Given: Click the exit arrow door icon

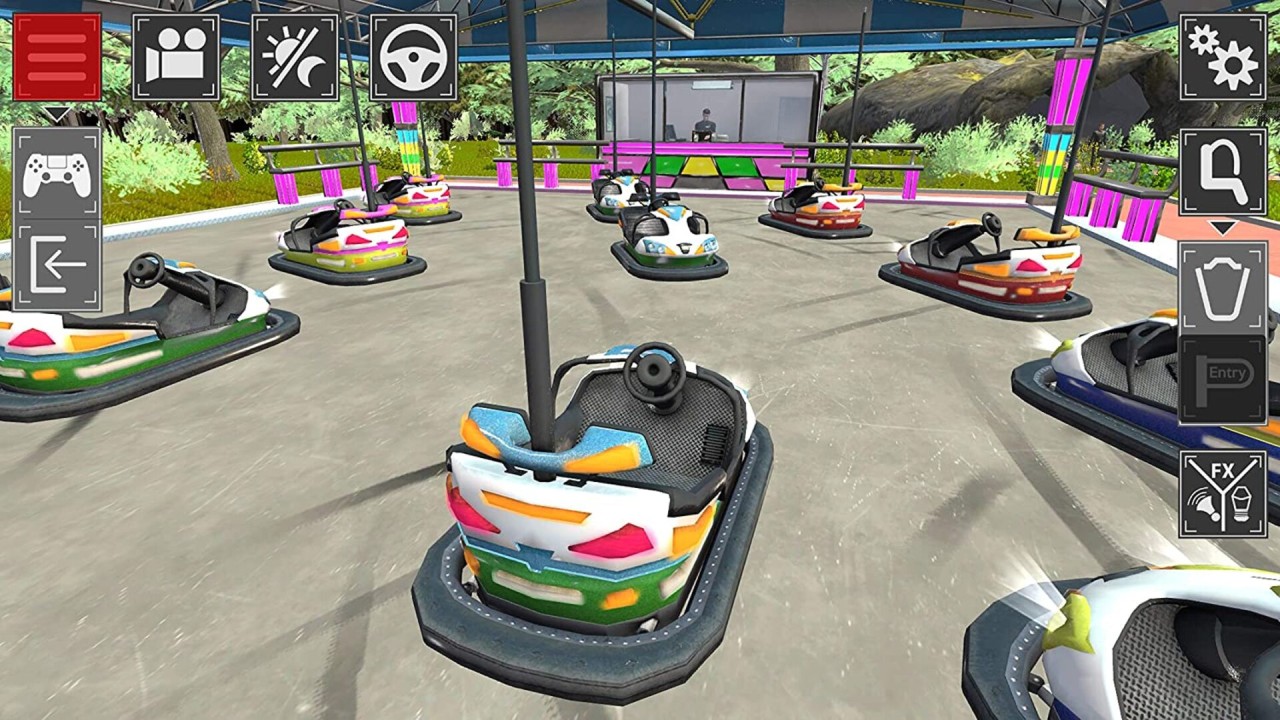Looking at the screenshot, I should [57, 266].
